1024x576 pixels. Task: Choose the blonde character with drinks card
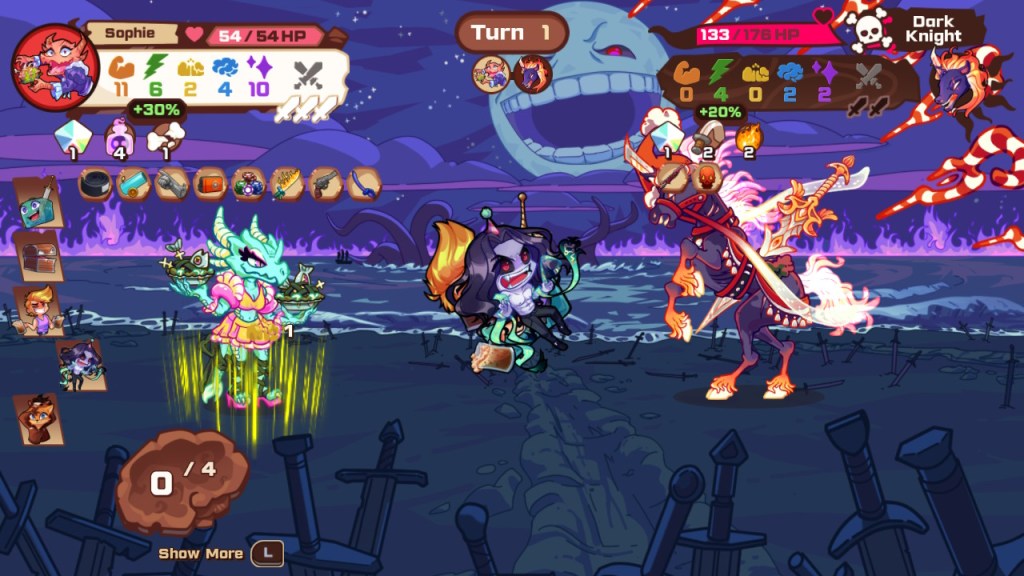click(40, 309)
